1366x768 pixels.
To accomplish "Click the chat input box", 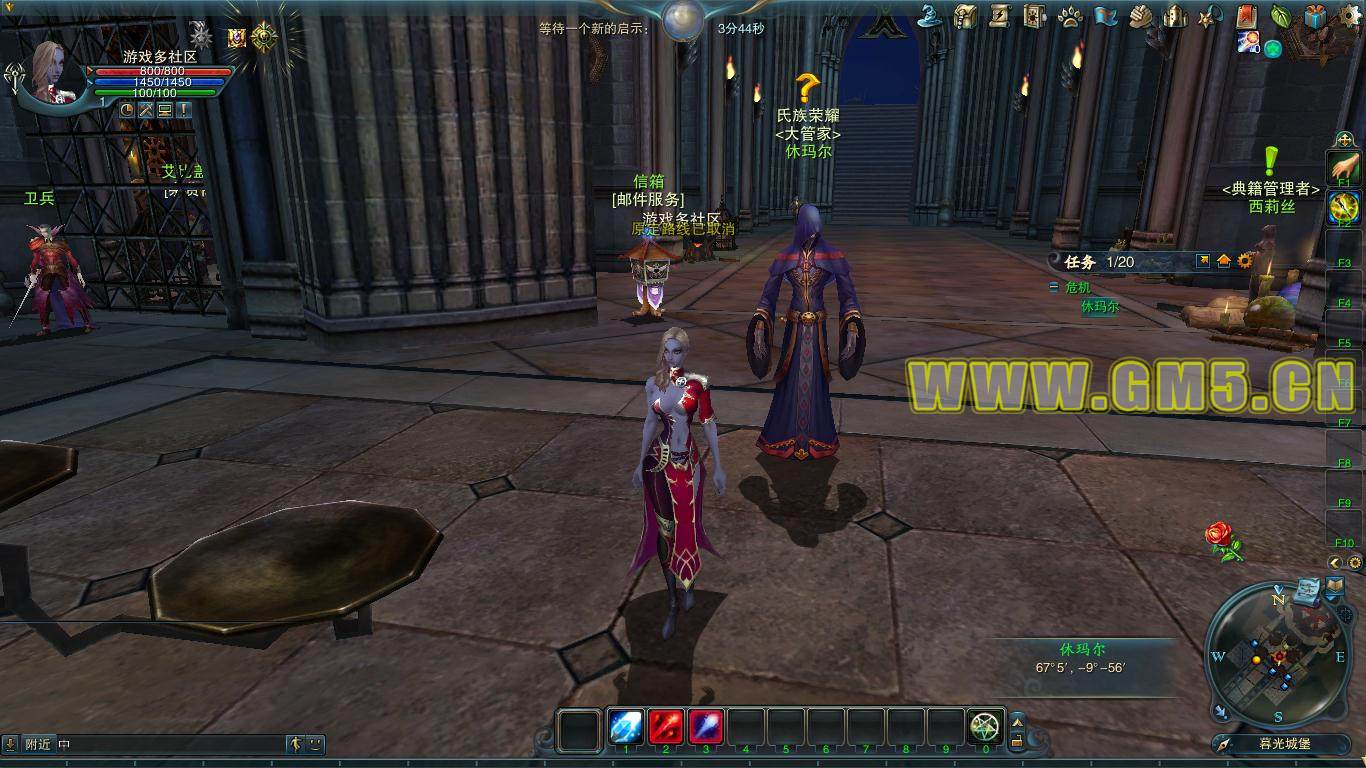I will coord(170,744).
